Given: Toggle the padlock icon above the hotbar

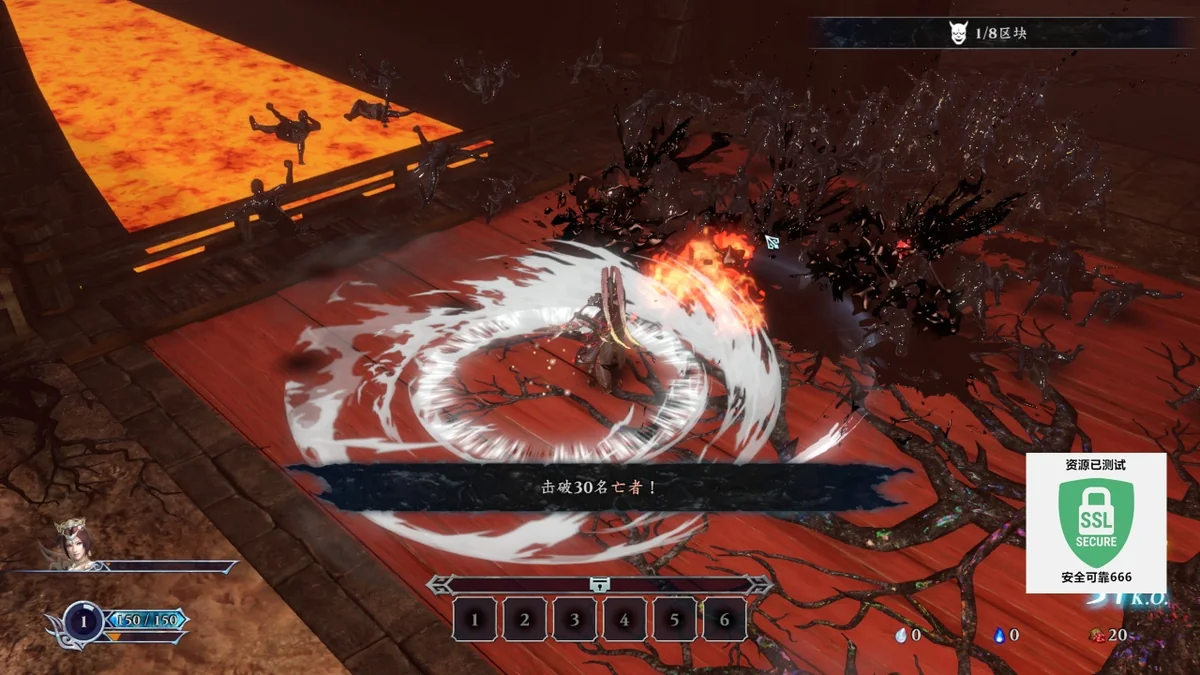Looking at the screenshot, I should pos(599,585).
